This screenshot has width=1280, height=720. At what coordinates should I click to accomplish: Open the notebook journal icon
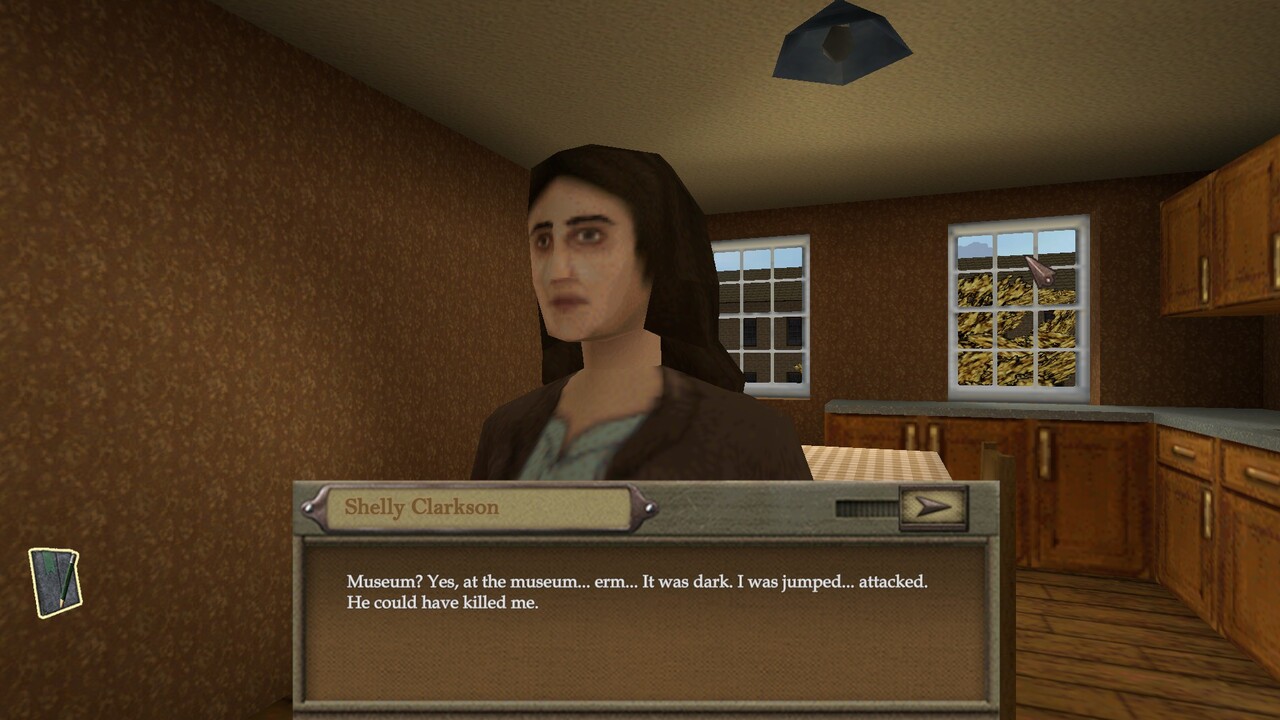[x=55, y=581]
